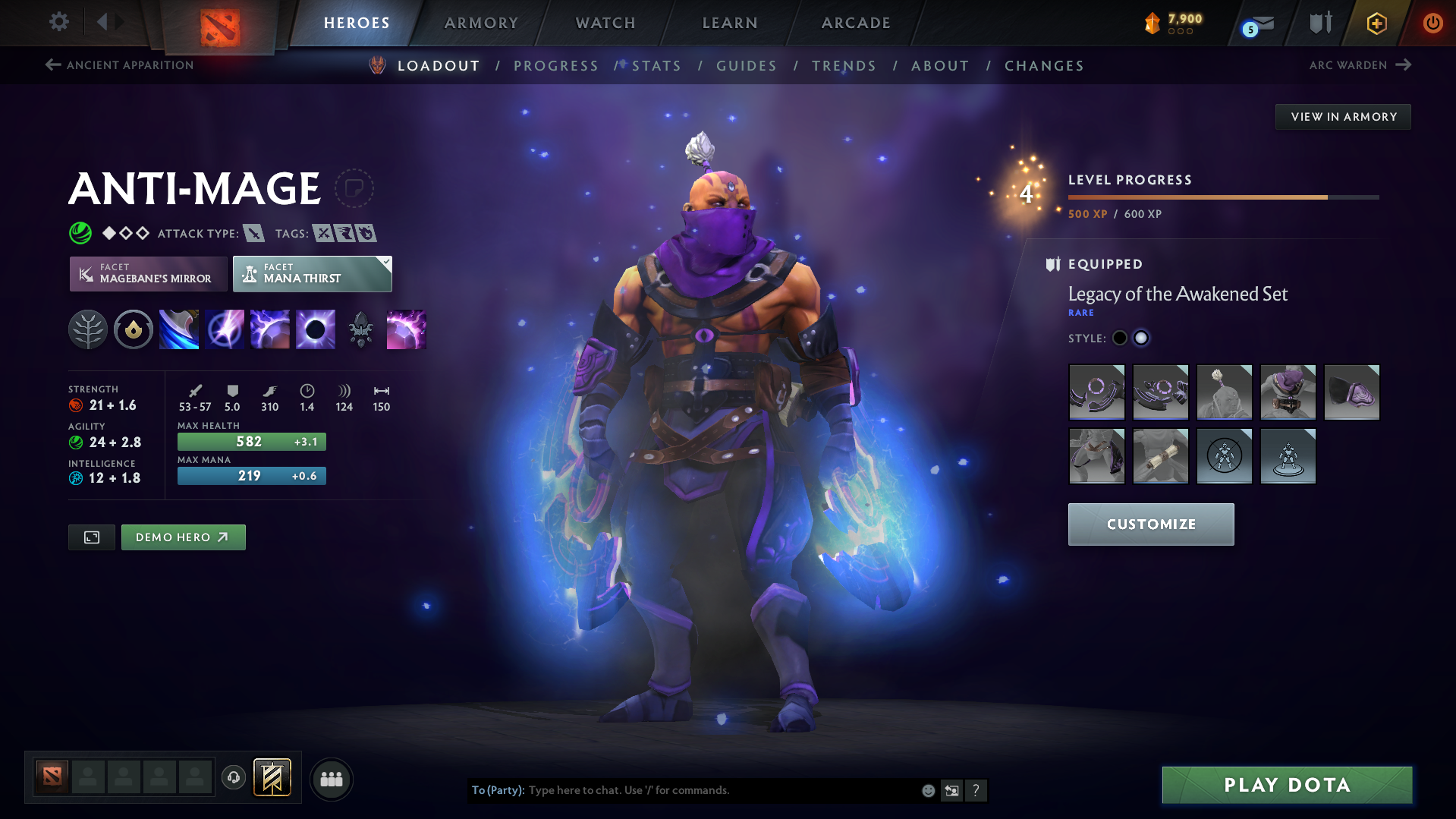Select the white style radio button
This screenshot has width=1456, height=819.
click(x=1141, y=338)
